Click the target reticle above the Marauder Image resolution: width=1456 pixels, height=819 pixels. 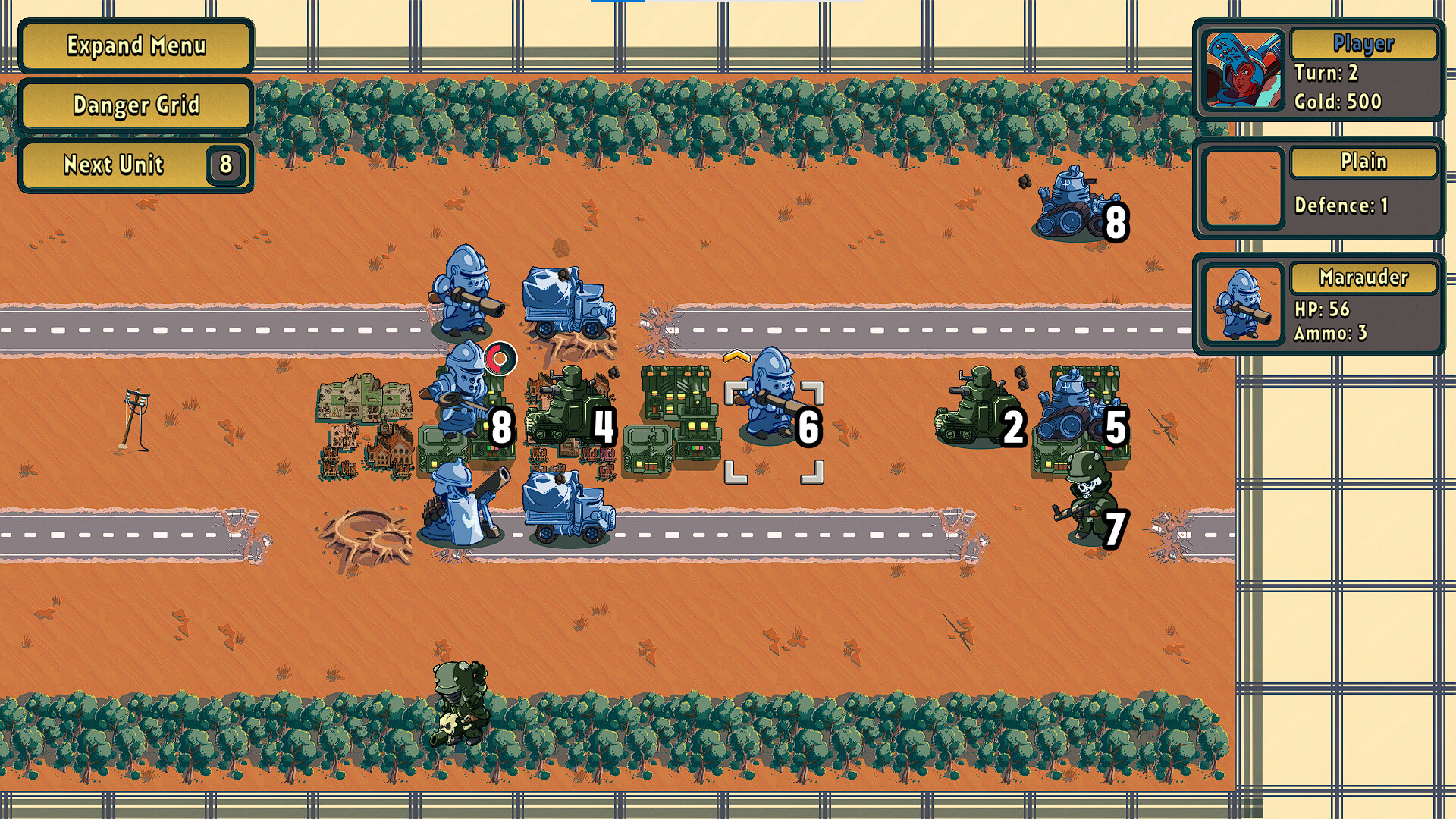point(500,357)
